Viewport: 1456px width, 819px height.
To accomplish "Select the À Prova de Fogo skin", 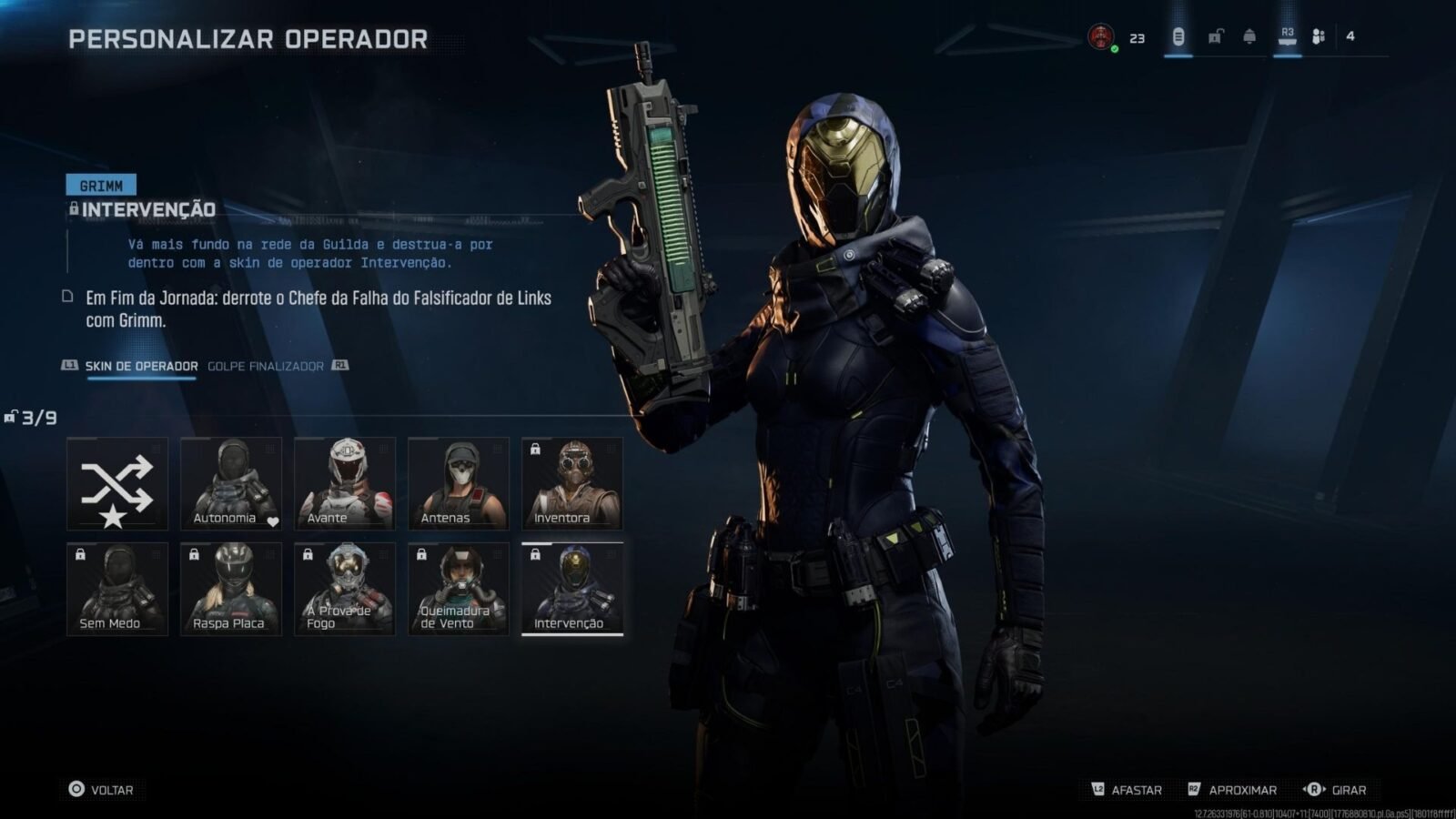I will [x=345, y=589].
